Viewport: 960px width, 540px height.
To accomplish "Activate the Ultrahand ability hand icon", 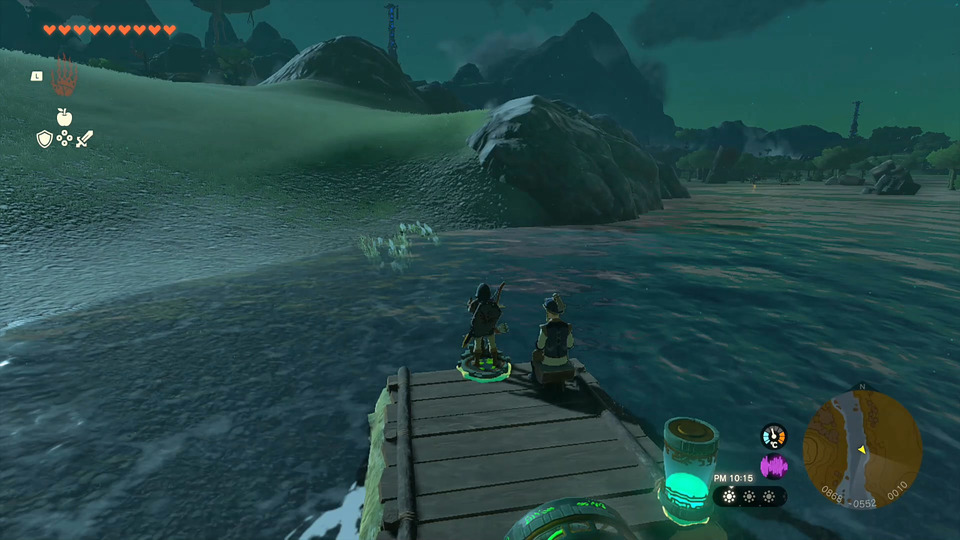I will coord(64,75).
